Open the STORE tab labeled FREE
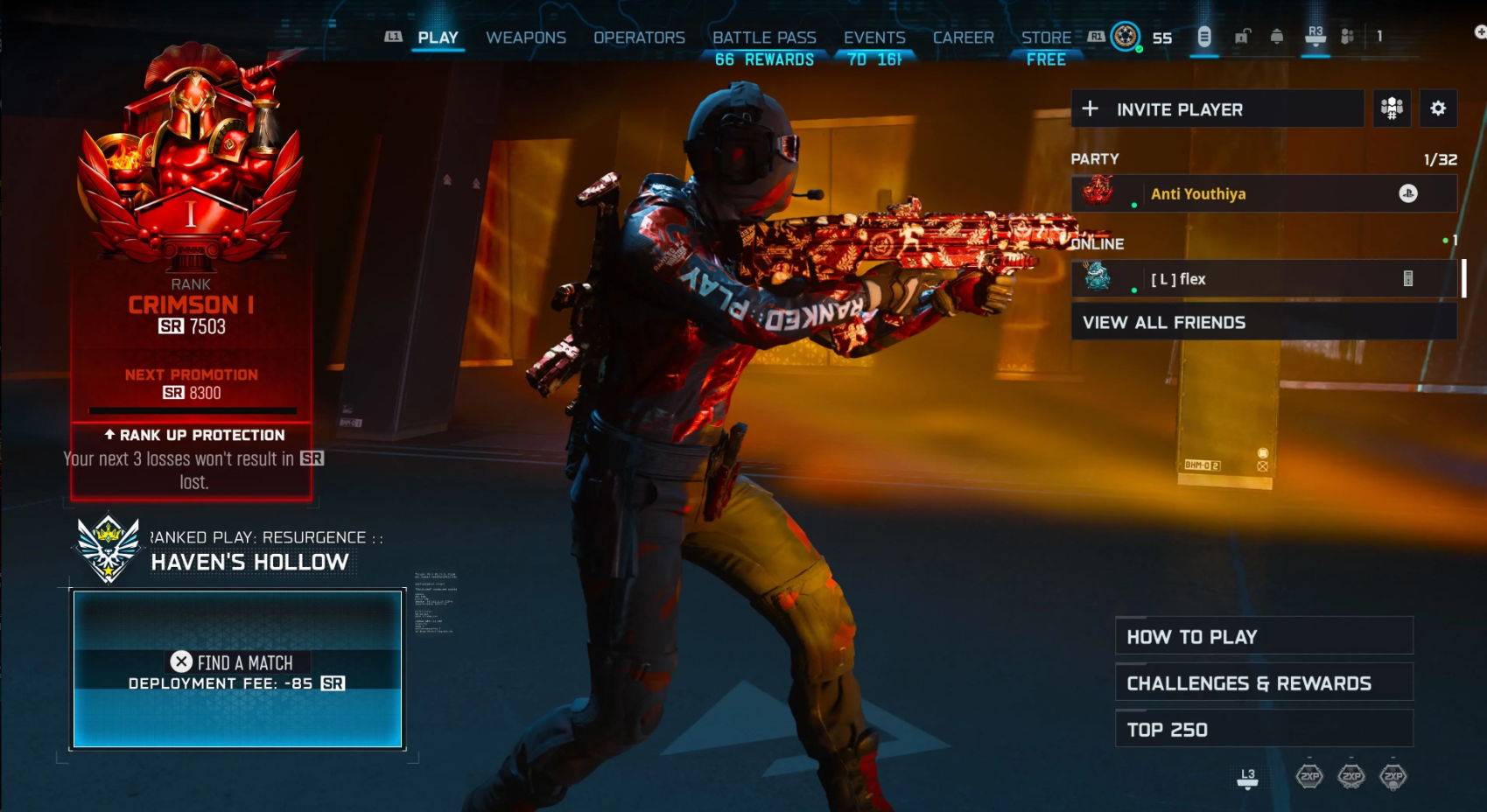Image resolution: width=1487 pixels, height=812 pixels. [x=1045, y=38]
